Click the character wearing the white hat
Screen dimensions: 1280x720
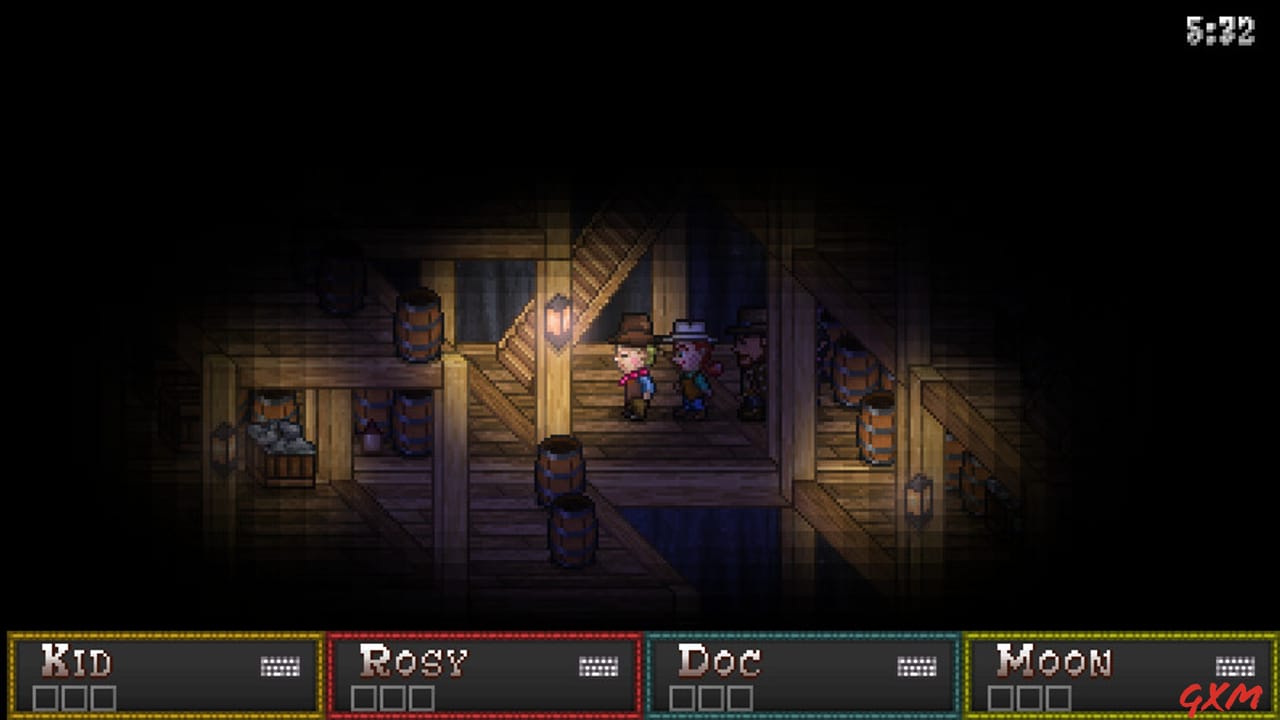pos(691,365)
